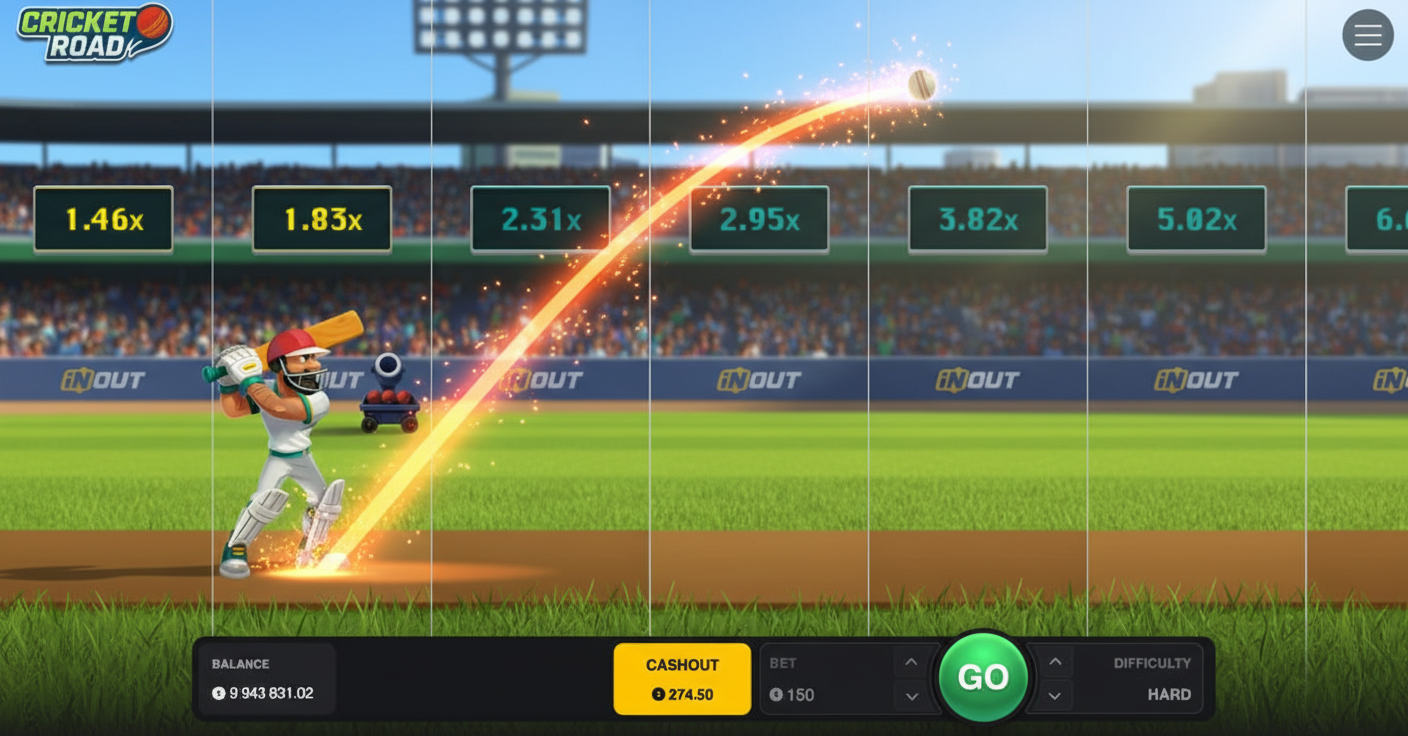Select the 1.46x multiplier tile

(102, 217)
